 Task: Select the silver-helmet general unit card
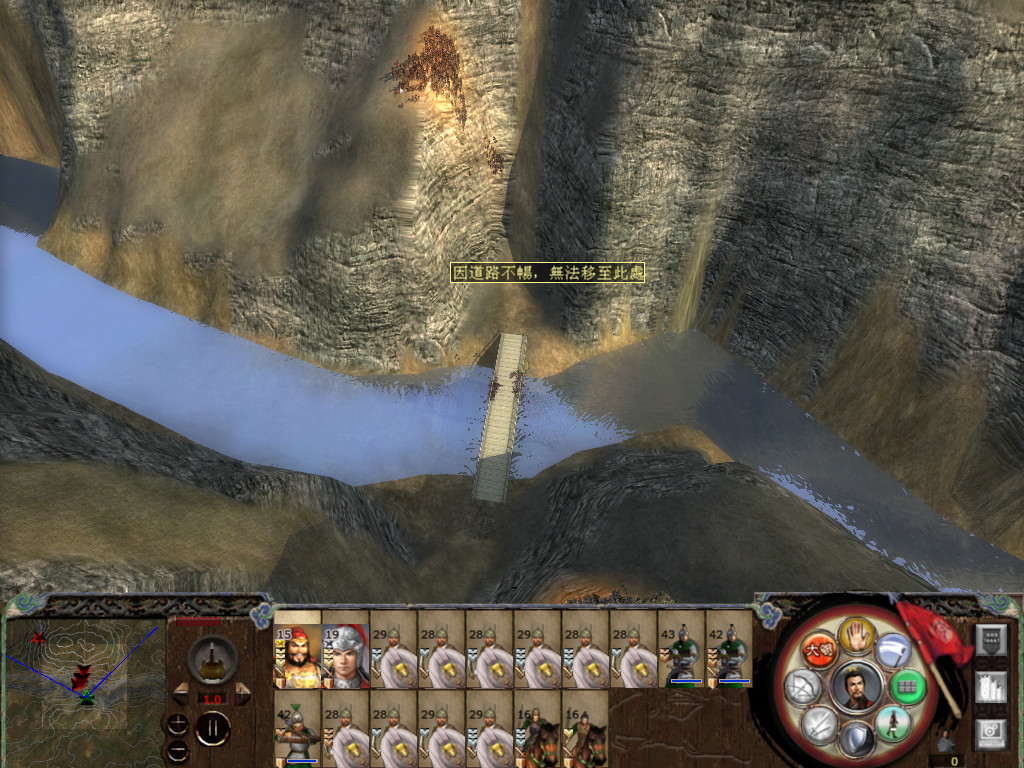pos(345,655)
